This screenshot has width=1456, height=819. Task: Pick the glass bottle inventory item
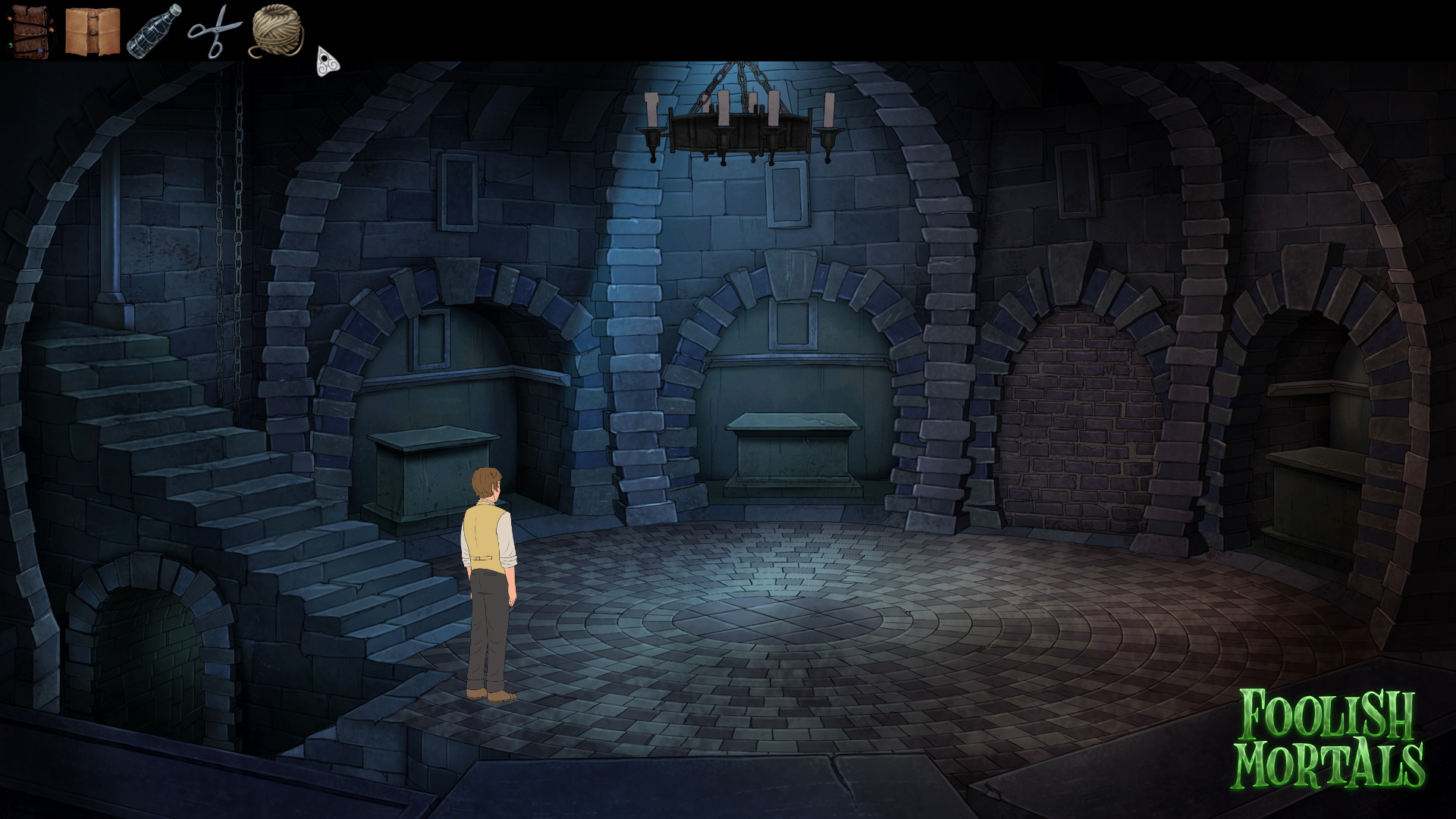[150, 30]
